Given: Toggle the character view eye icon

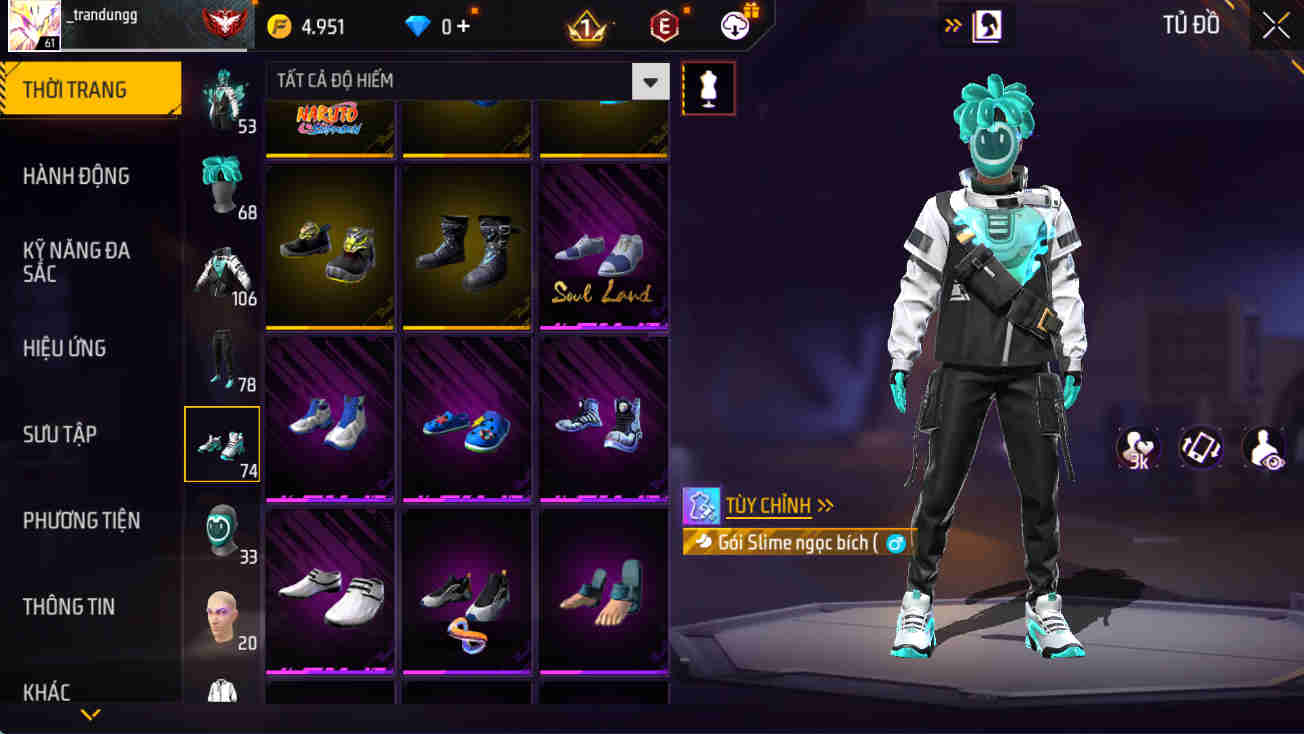Looking at the screenshot, I should pyautogui.click(x=1262, y=447).
